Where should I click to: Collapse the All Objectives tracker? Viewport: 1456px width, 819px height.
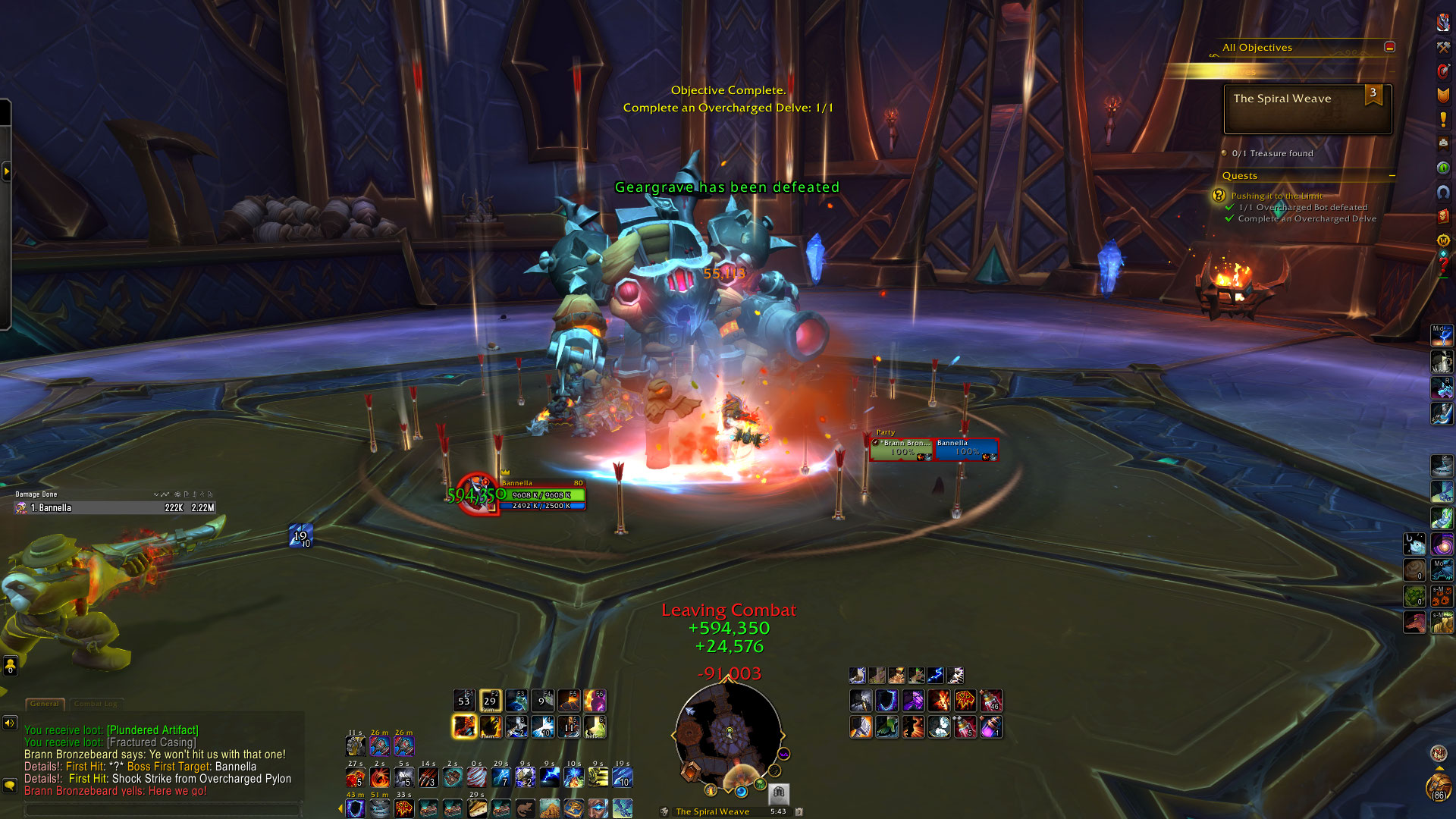[1389, 47]
